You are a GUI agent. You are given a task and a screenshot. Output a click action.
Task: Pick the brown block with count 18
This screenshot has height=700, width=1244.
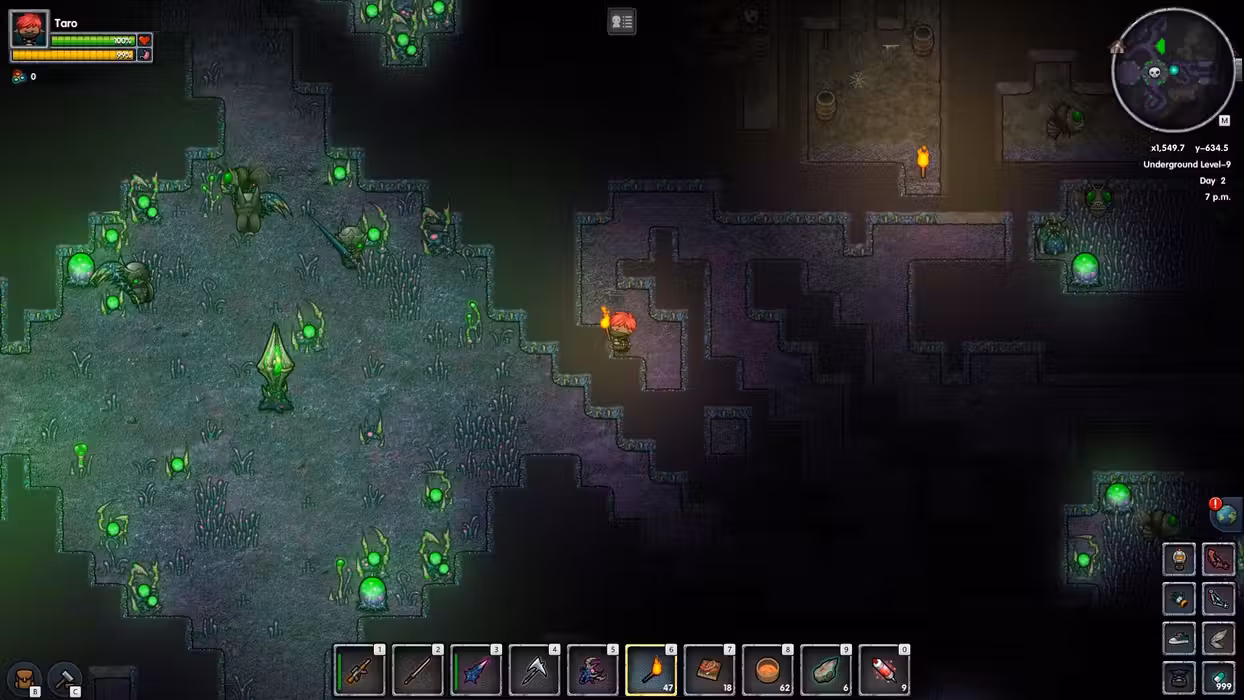pos(709,670)
